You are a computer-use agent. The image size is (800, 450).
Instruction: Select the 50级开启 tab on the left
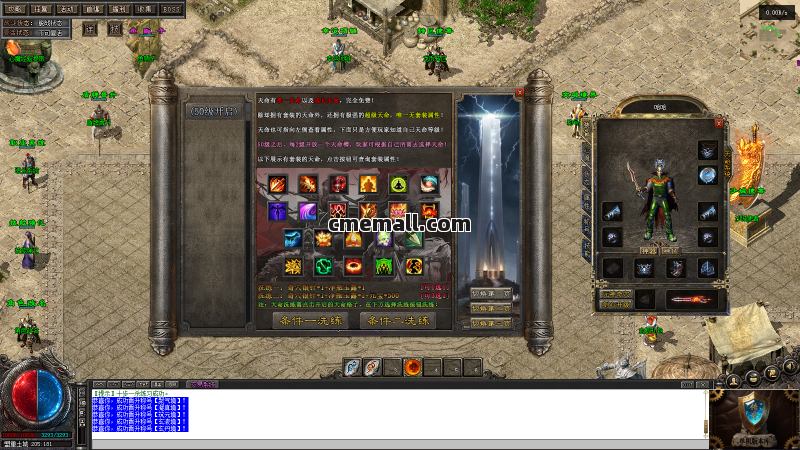pyautogui.click(x=213, y=110)
